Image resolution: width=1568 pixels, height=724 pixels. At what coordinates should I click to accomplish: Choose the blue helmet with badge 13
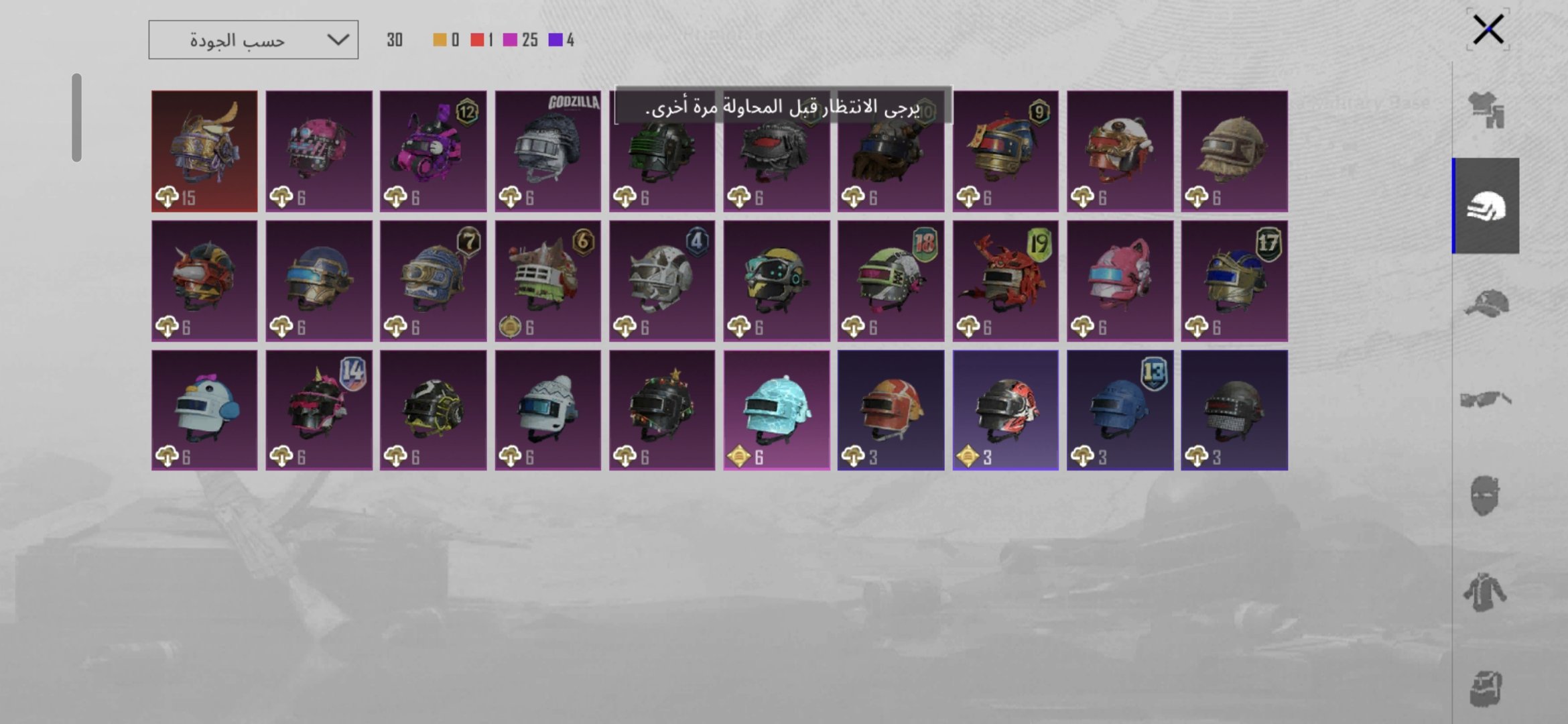(x=1120, y=410)
